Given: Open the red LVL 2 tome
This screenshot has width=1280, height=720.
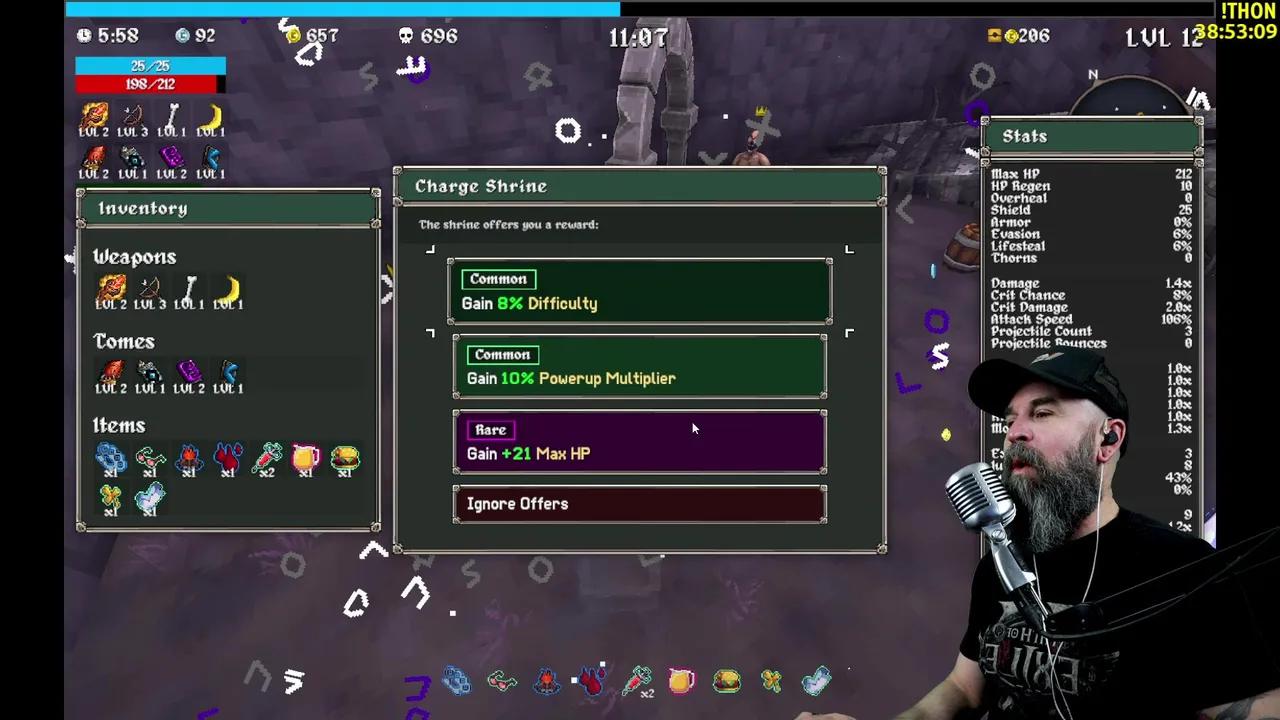Looking at the screenshot, I should (x=112, y=372).
